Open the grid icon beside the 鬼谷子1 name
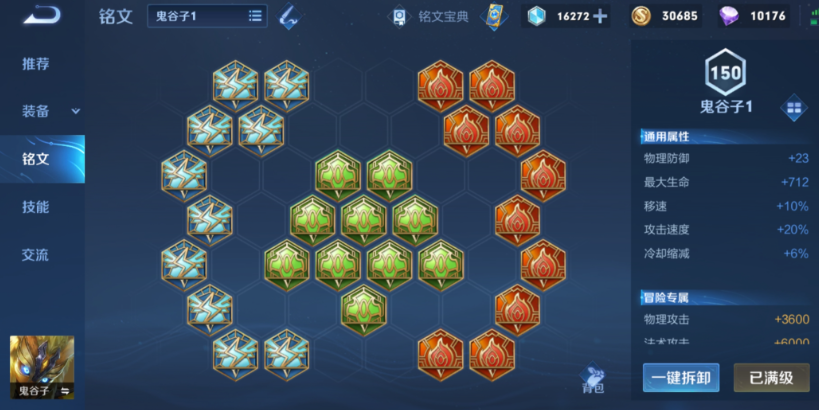 pyautogui.click(x=795, y=108)
